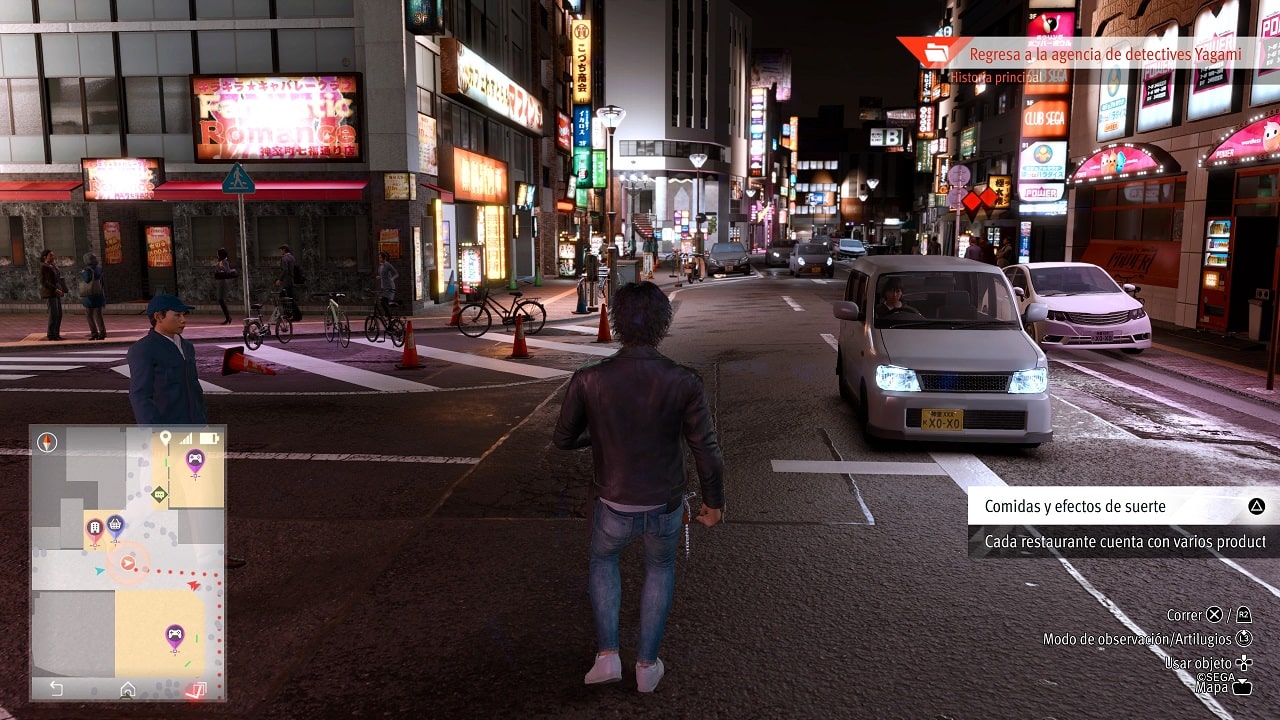Click the red building marker on the minimap
The height and width of the screenshot is (720, 1280).
(x=95, y=527)
